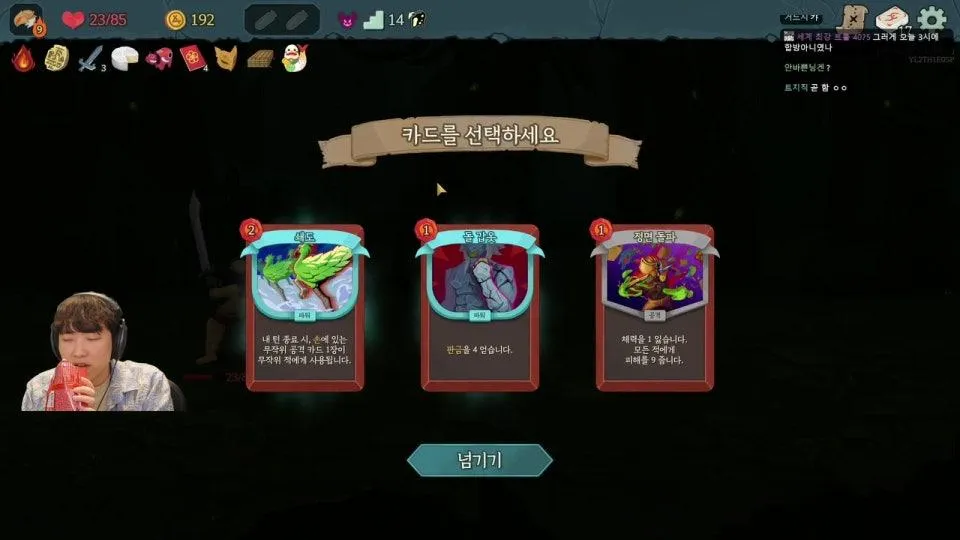Click the purple demon face ascension icon
Viewport: 960px width, 540px height.
346,20
